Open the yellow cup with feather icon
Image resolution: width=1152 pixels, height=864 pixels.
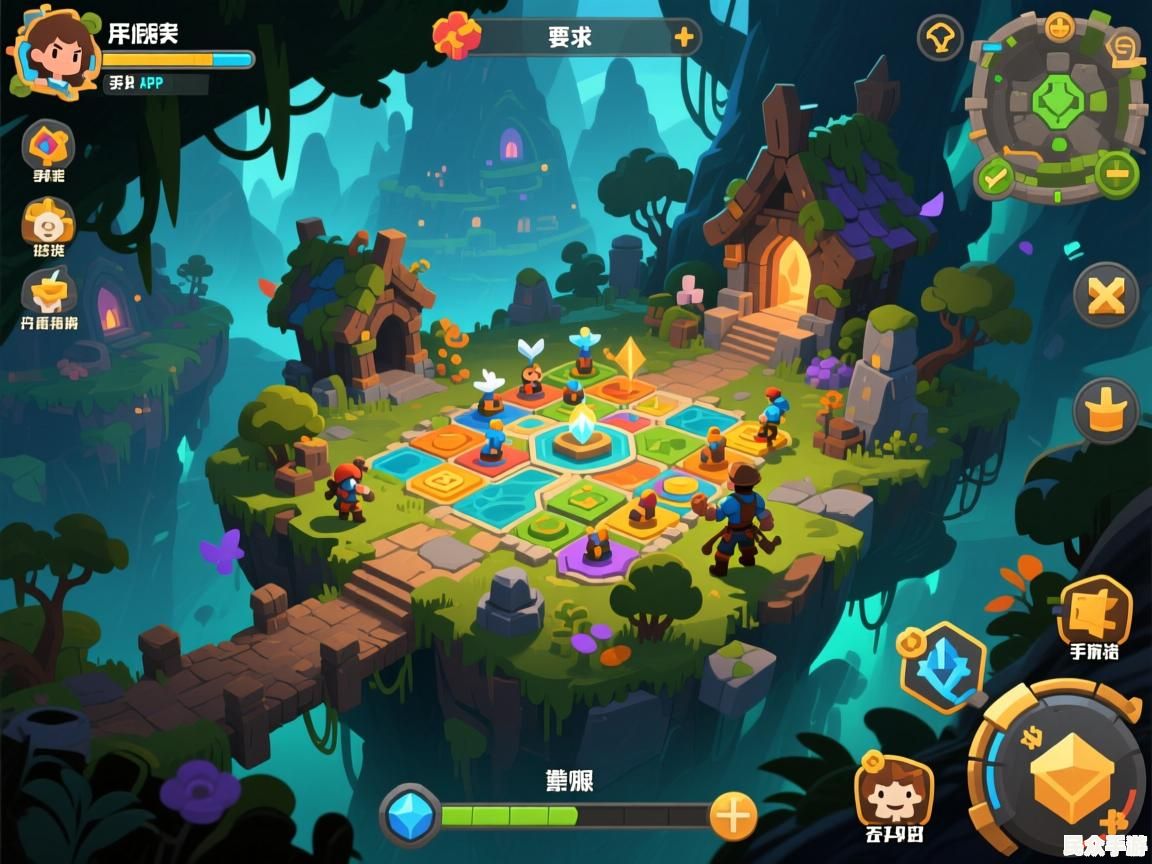pos(48,292)
